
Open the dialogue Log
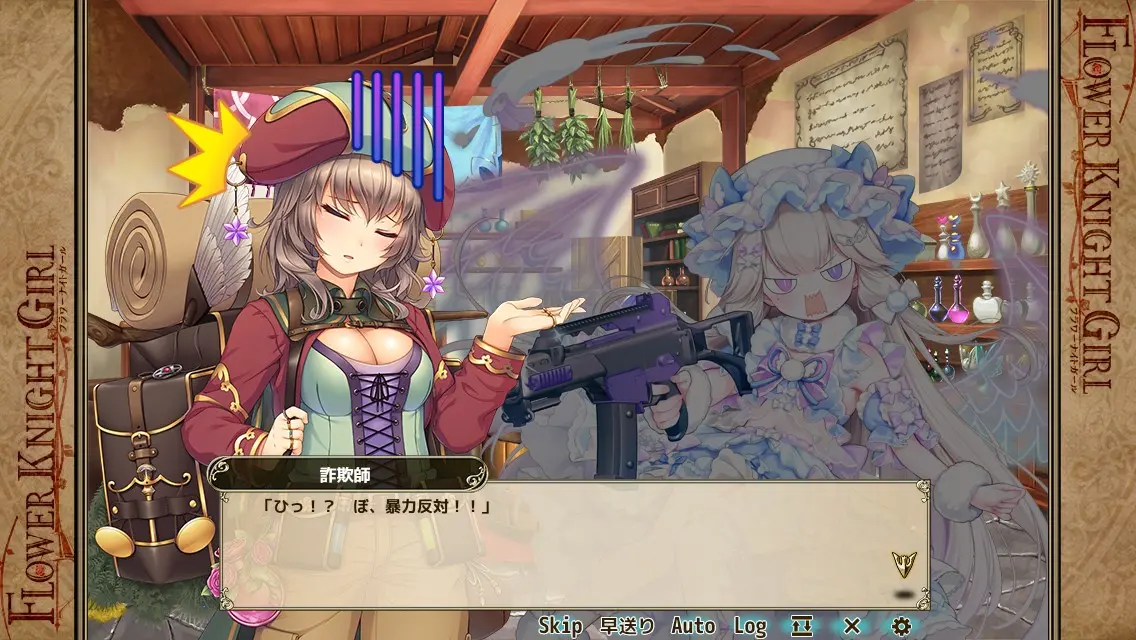tap(750, 626)
